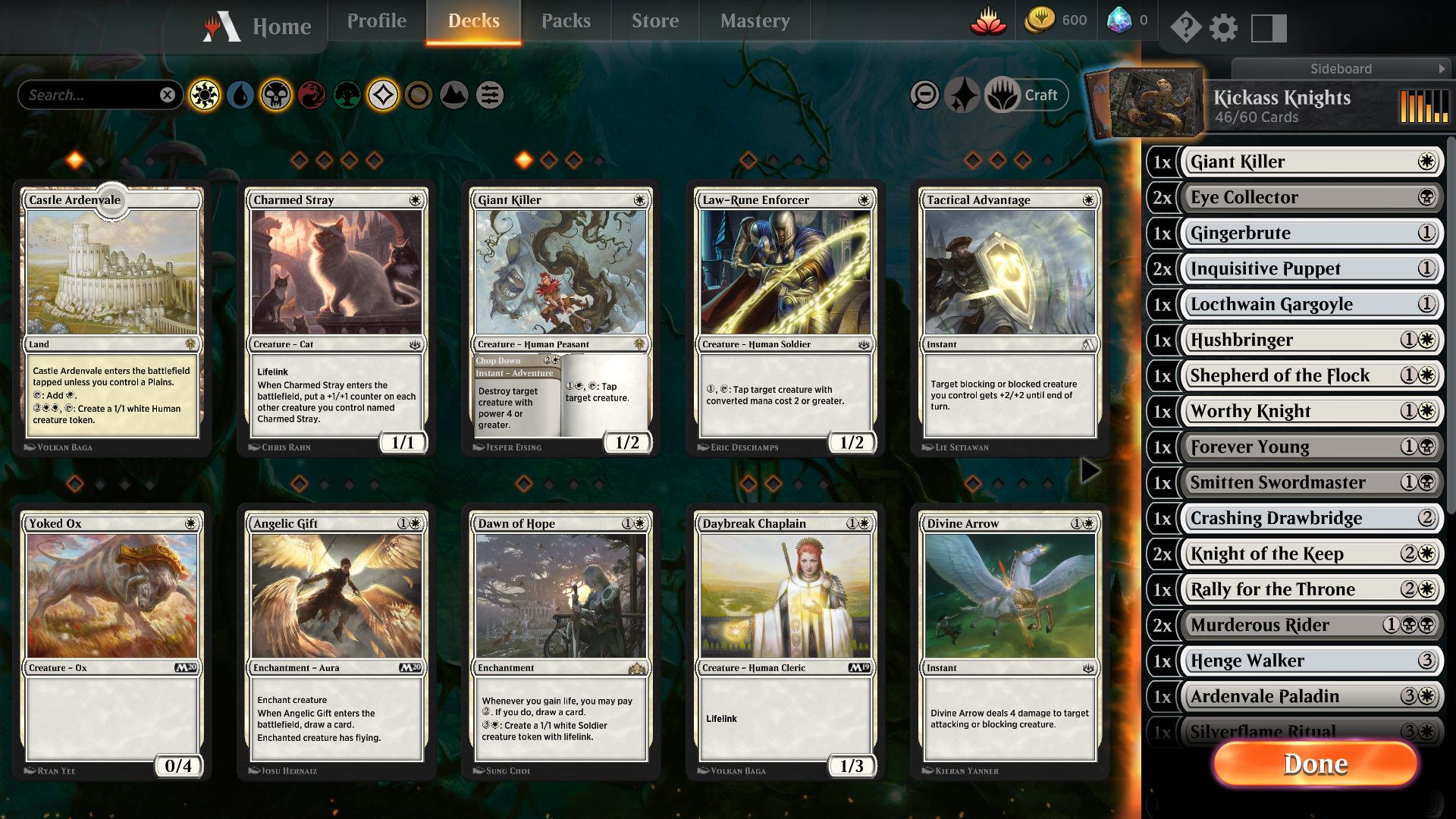Open the Store tab
Image resolution: width=1456 pixels, height=819 pixels.
(x=654, y=20)
